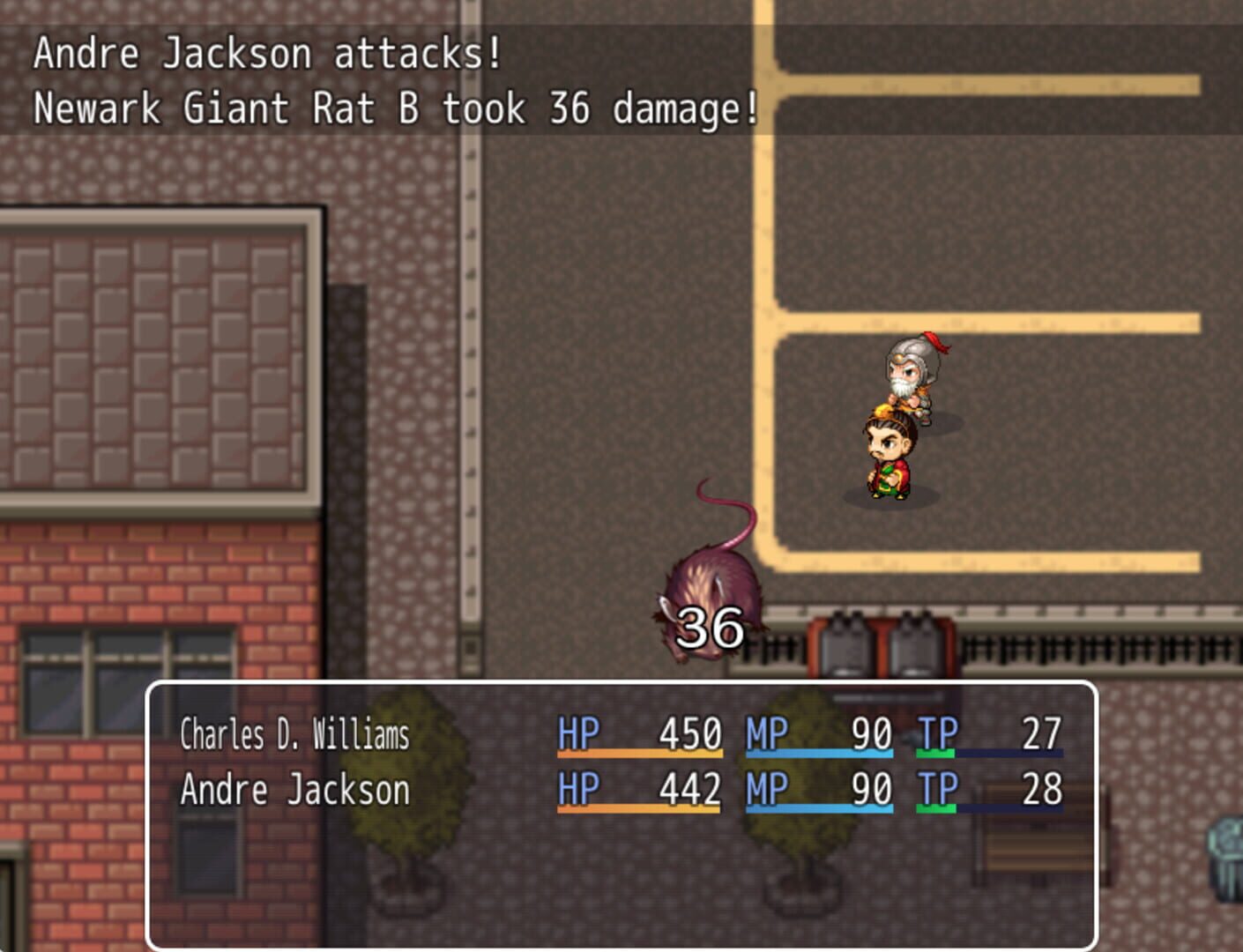The image size is (1243, 952).
Task: Select the Andre Jackson name entry
Action: click(272, 791)
